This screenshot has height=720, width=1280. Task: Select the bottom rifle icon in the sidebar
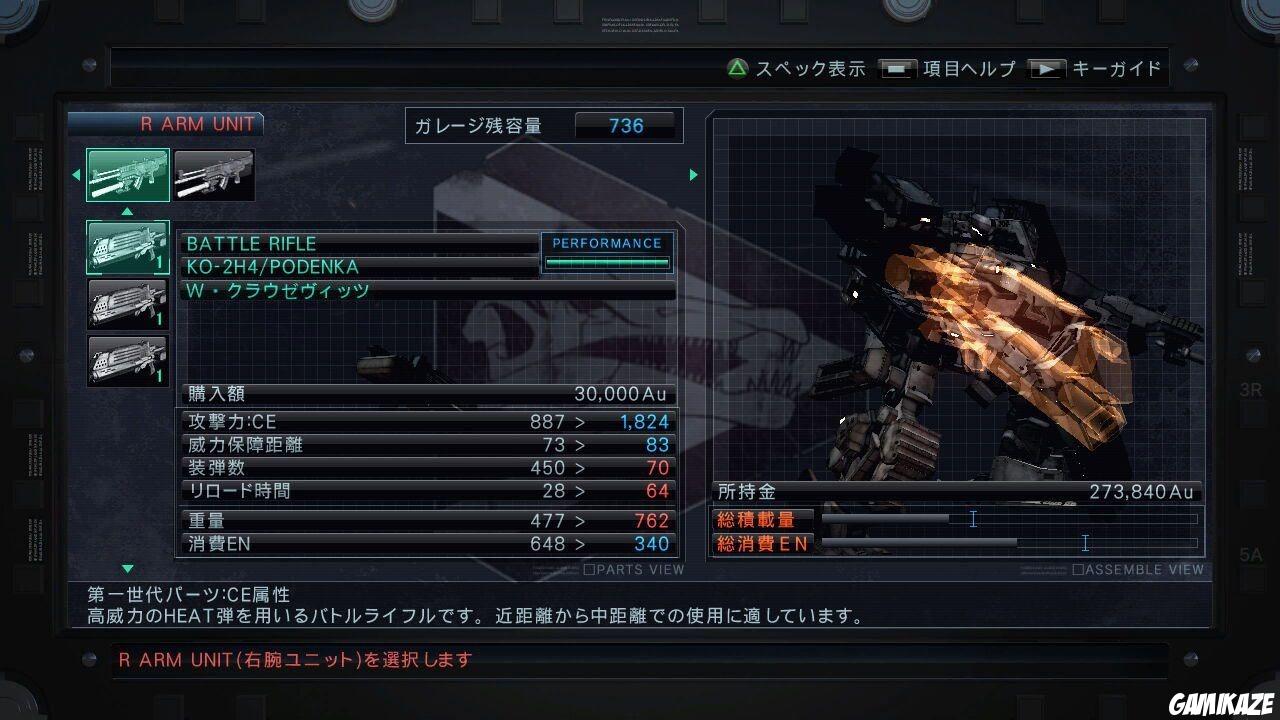[126, 362]
